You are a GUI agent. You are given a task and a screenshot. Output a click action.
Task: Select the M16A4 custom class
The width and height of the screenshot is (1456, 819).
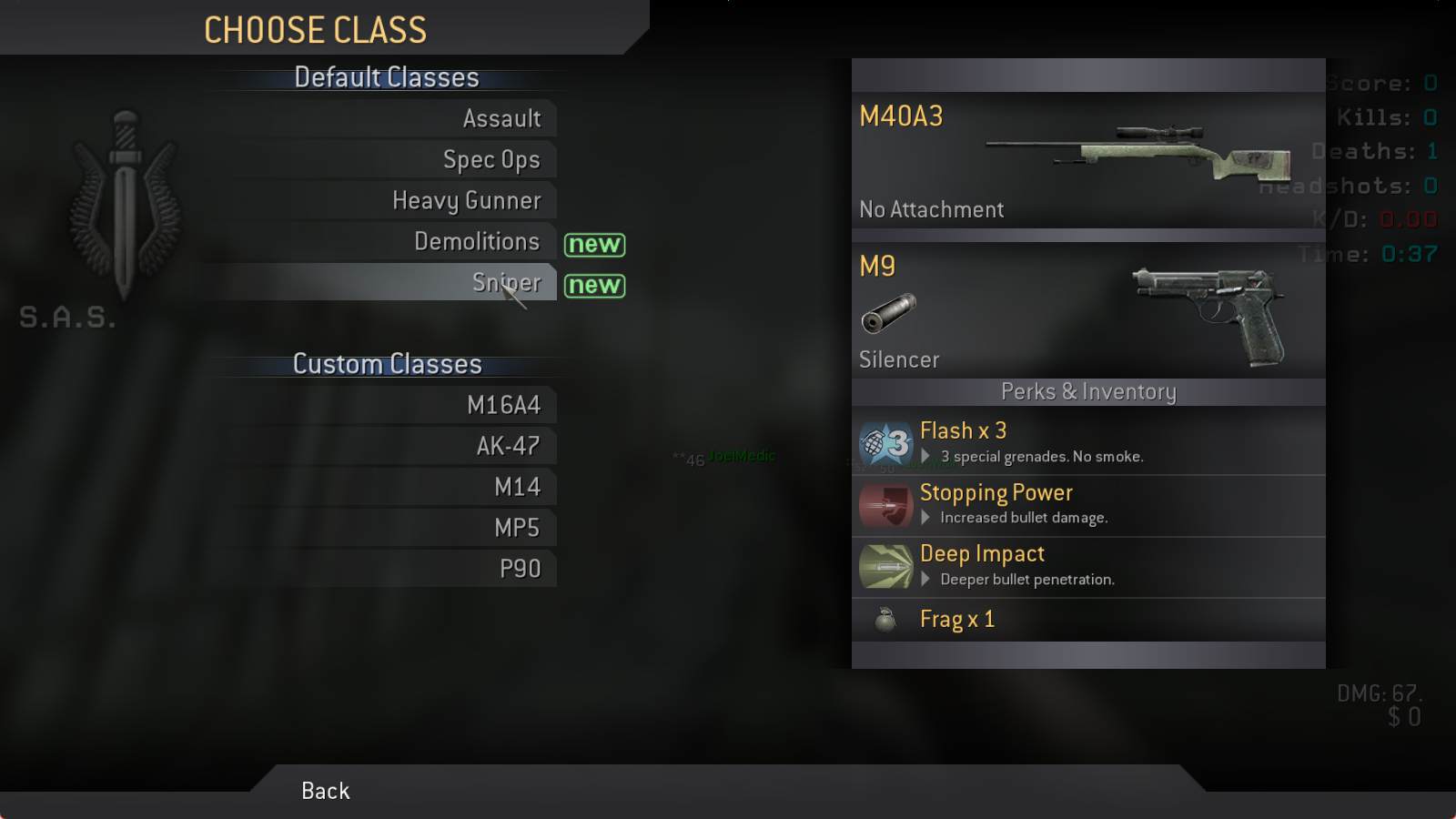tap(503, 406)
